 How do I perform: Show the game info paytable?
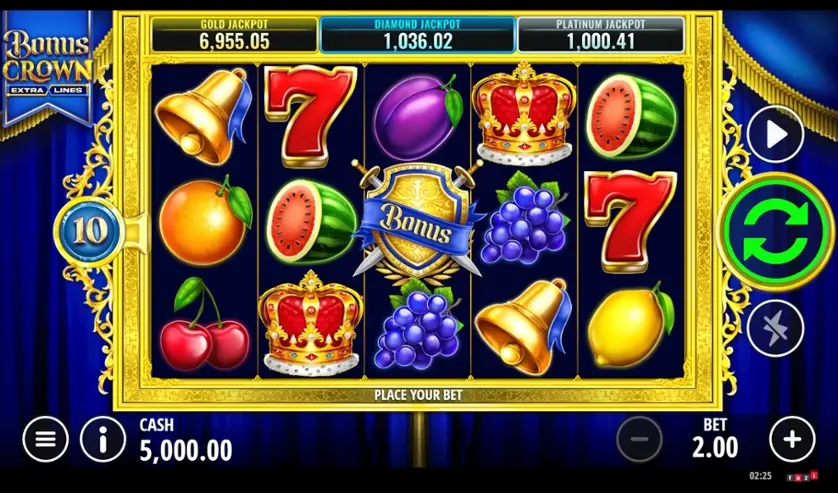coord(104,438)
